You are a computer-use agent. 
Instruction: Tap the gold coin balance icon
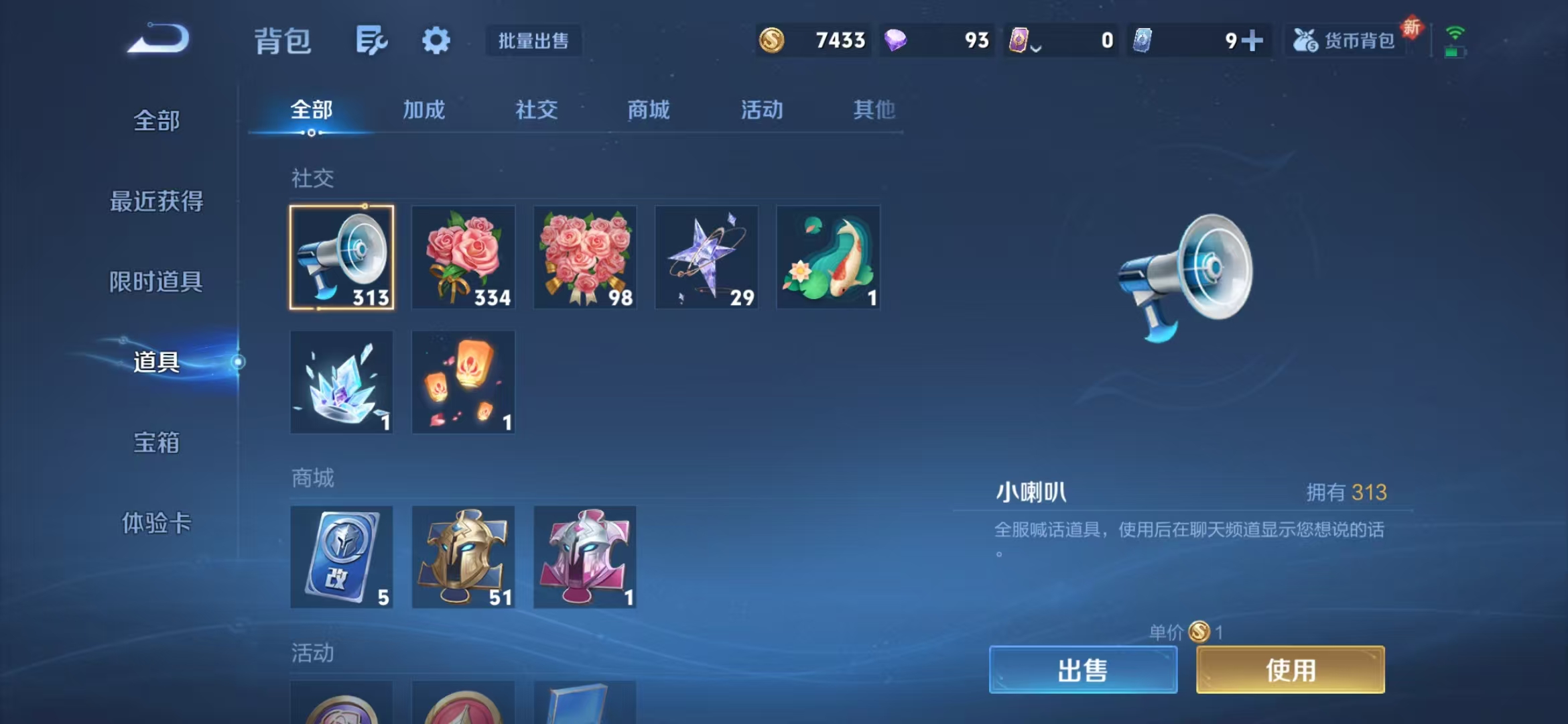pos(772,40)
